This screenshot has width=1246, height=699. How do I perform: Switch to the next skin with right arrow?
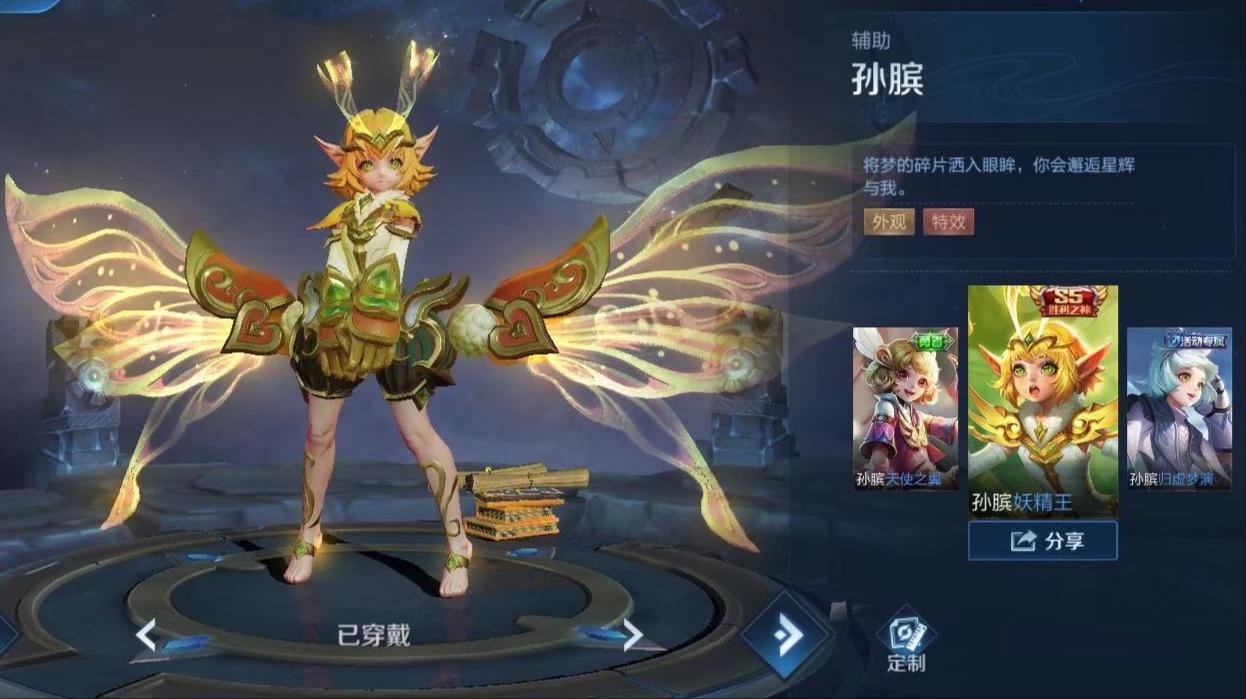632,635
